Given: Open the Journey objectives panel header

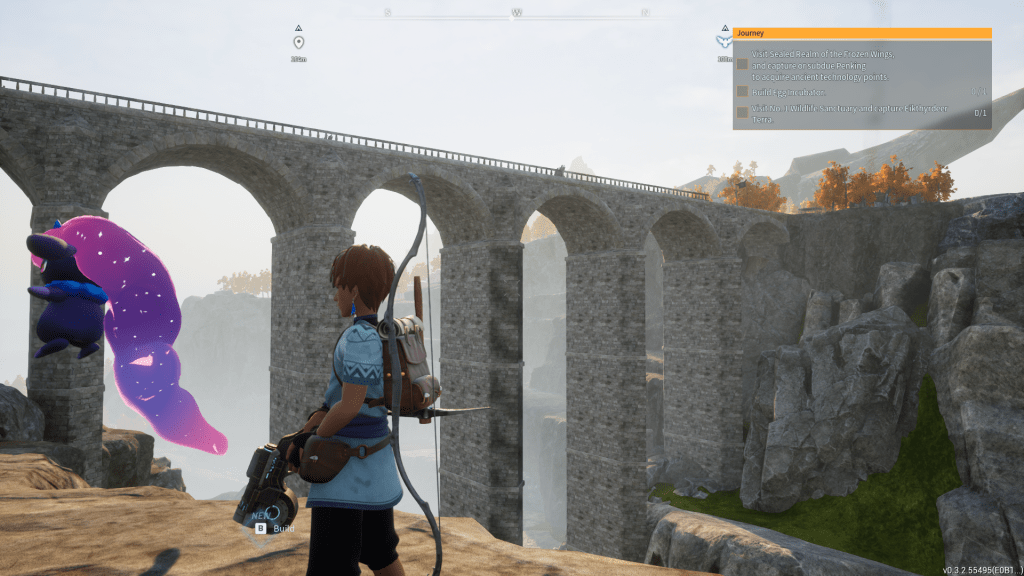Looking at the screenshot, I should [x=861, y=33].
